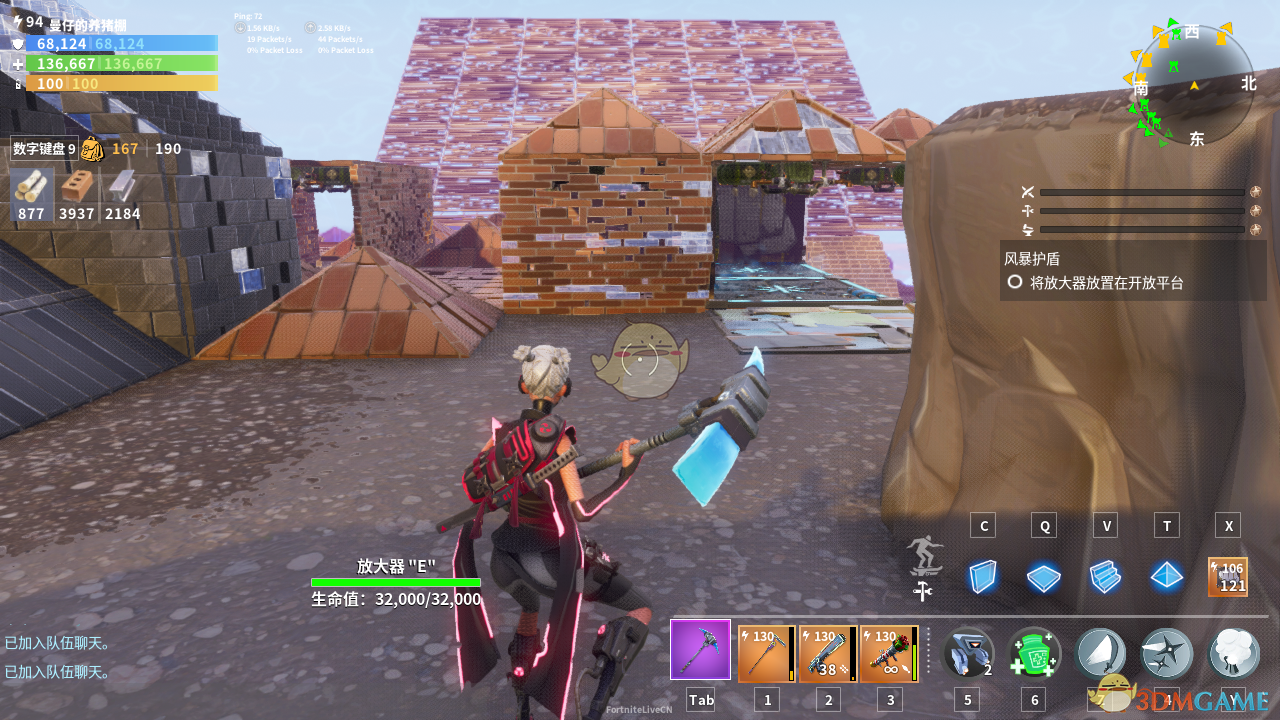1280x720 pixels.
Task: Select the wall building piece
Action: click(x=983, y=577)
